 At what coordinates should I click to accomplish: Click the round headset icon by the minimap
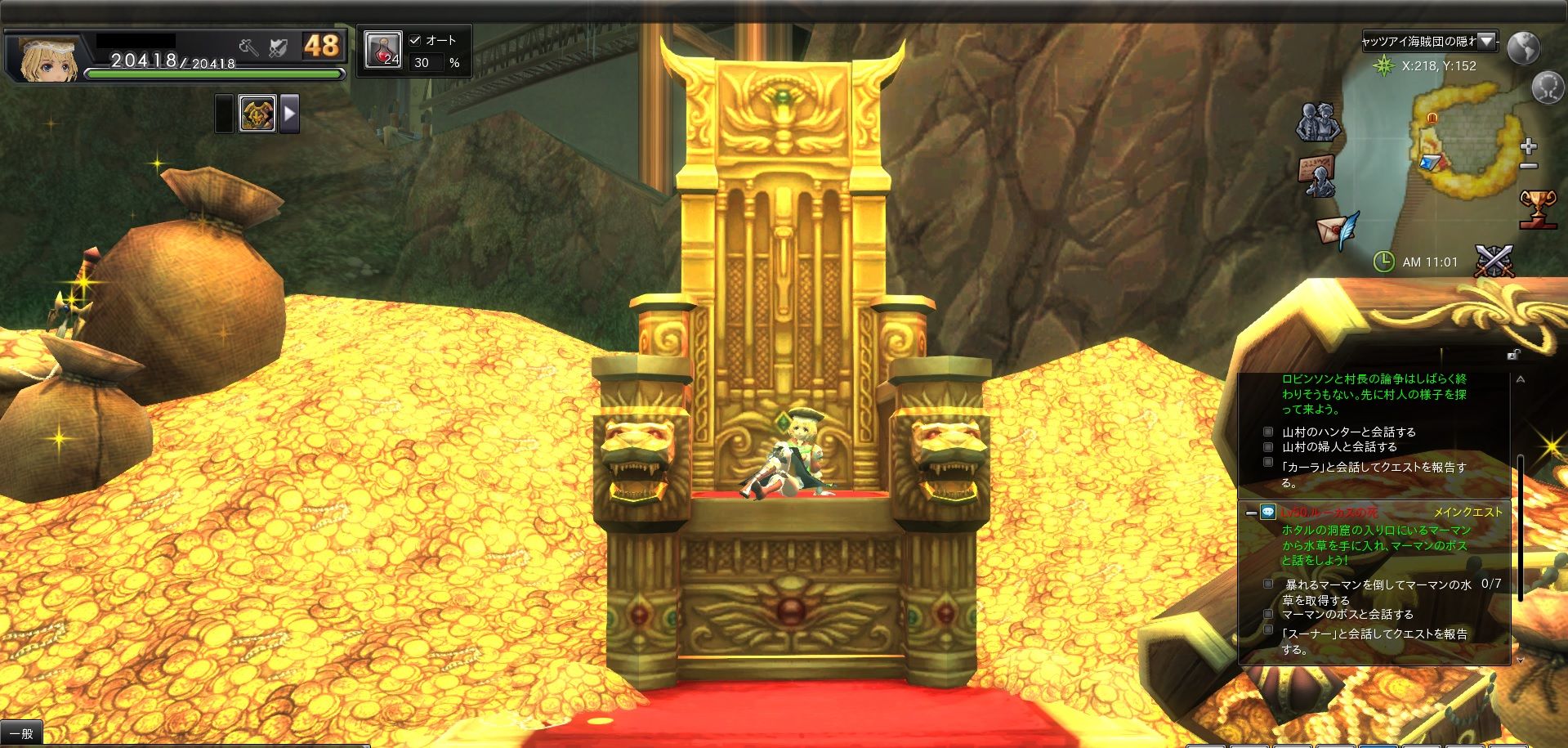coord(1547,87)
